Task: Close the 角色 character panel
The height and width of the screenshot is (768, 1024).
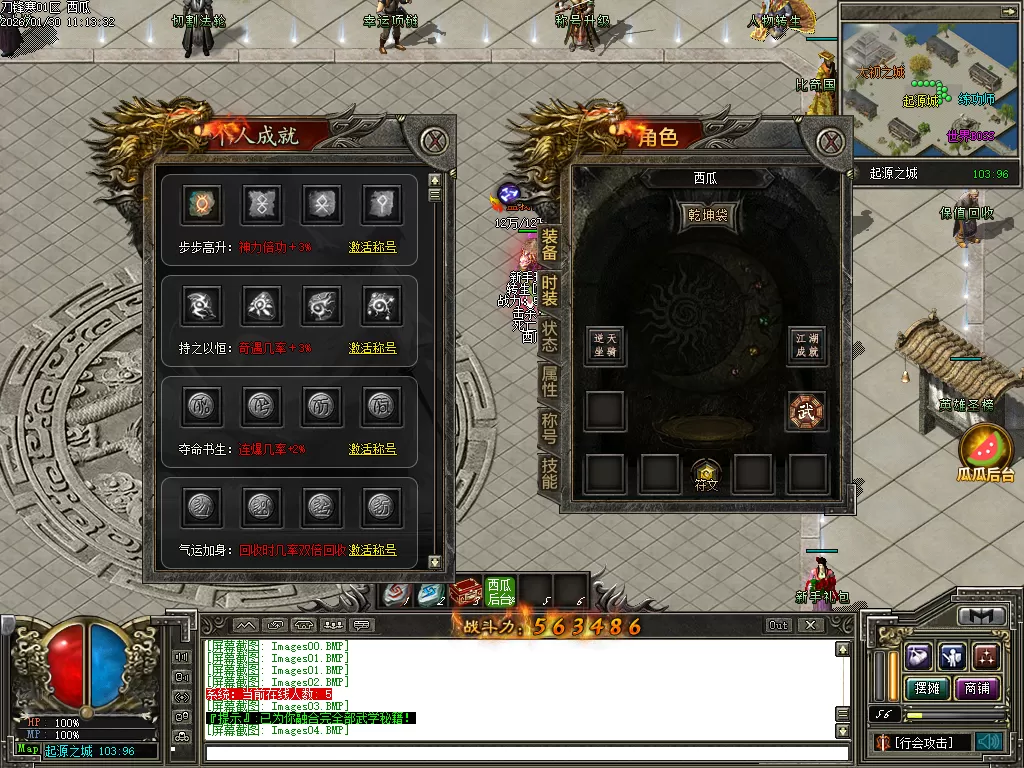Action: click(x=830, y=140)
